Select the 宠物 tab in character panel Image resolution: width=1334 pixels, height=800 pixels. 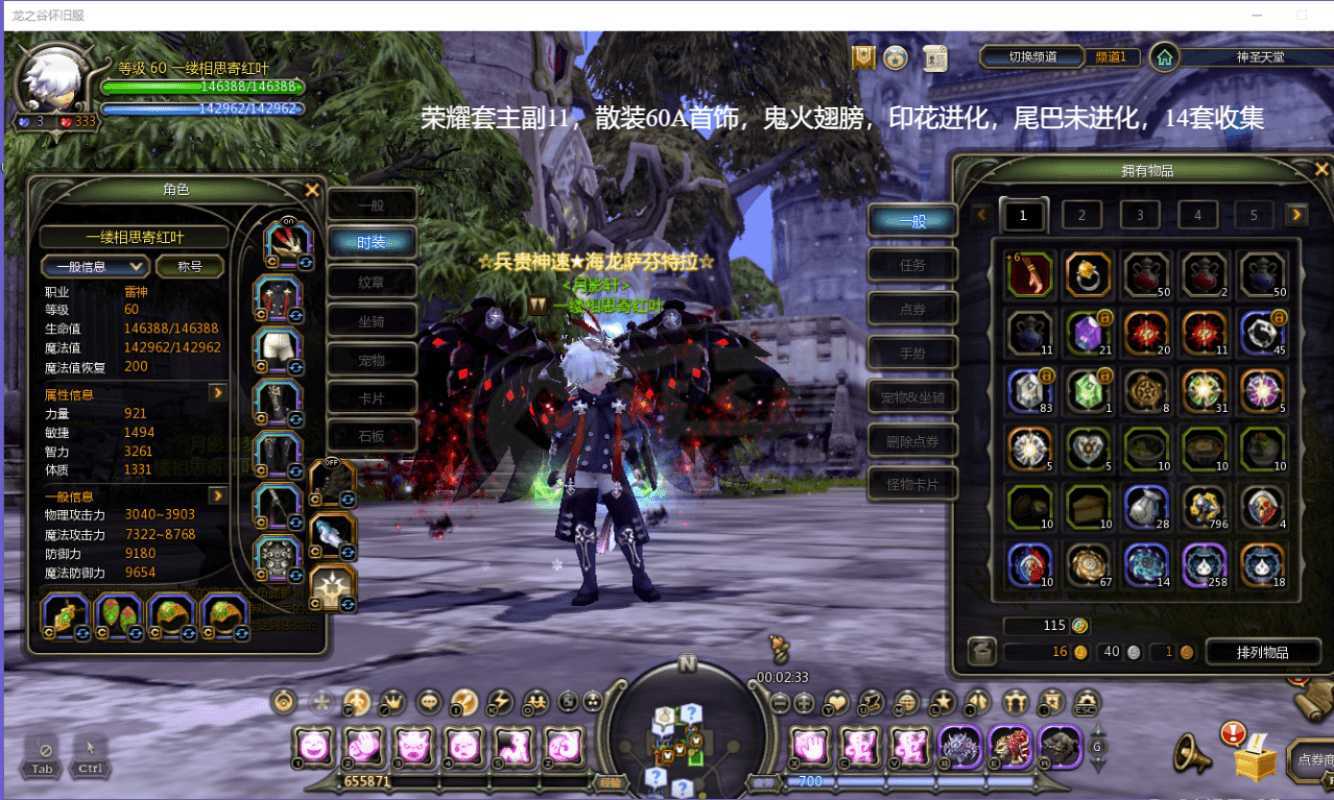pyautogui.click(x=371, y=360)
